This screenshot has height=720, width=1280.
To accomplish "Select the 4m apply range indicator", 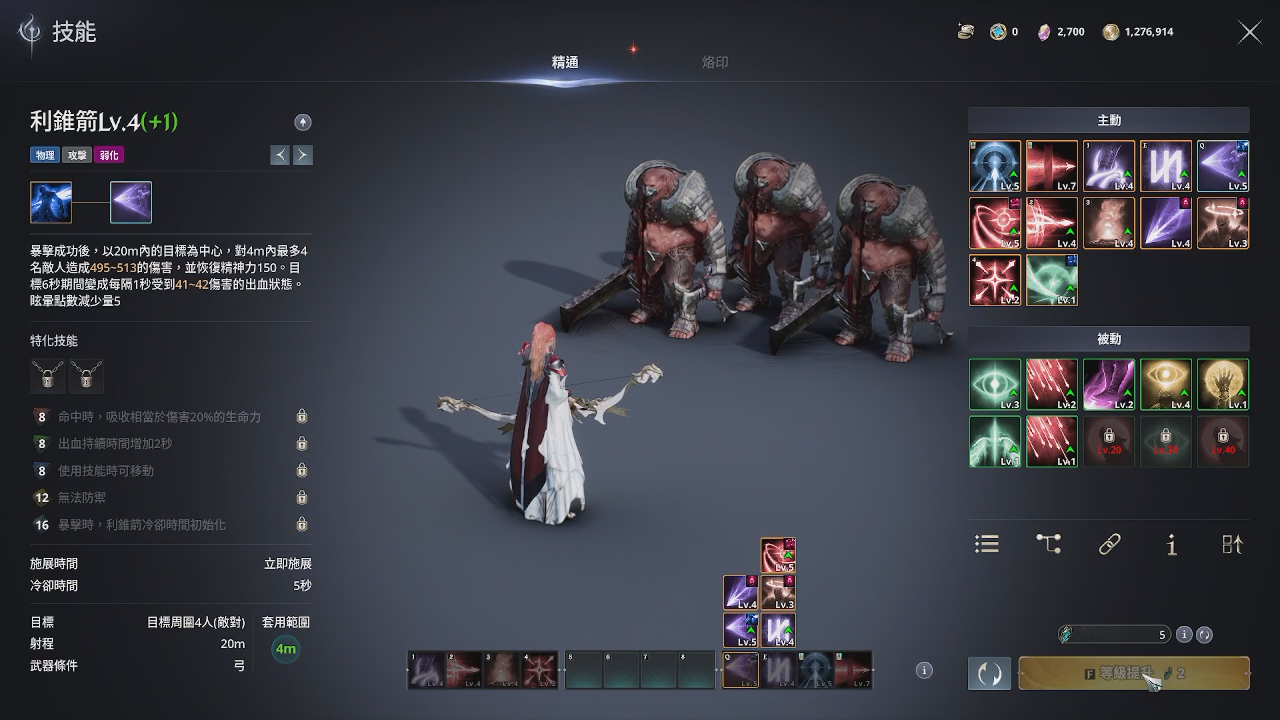I will point(286,649).
